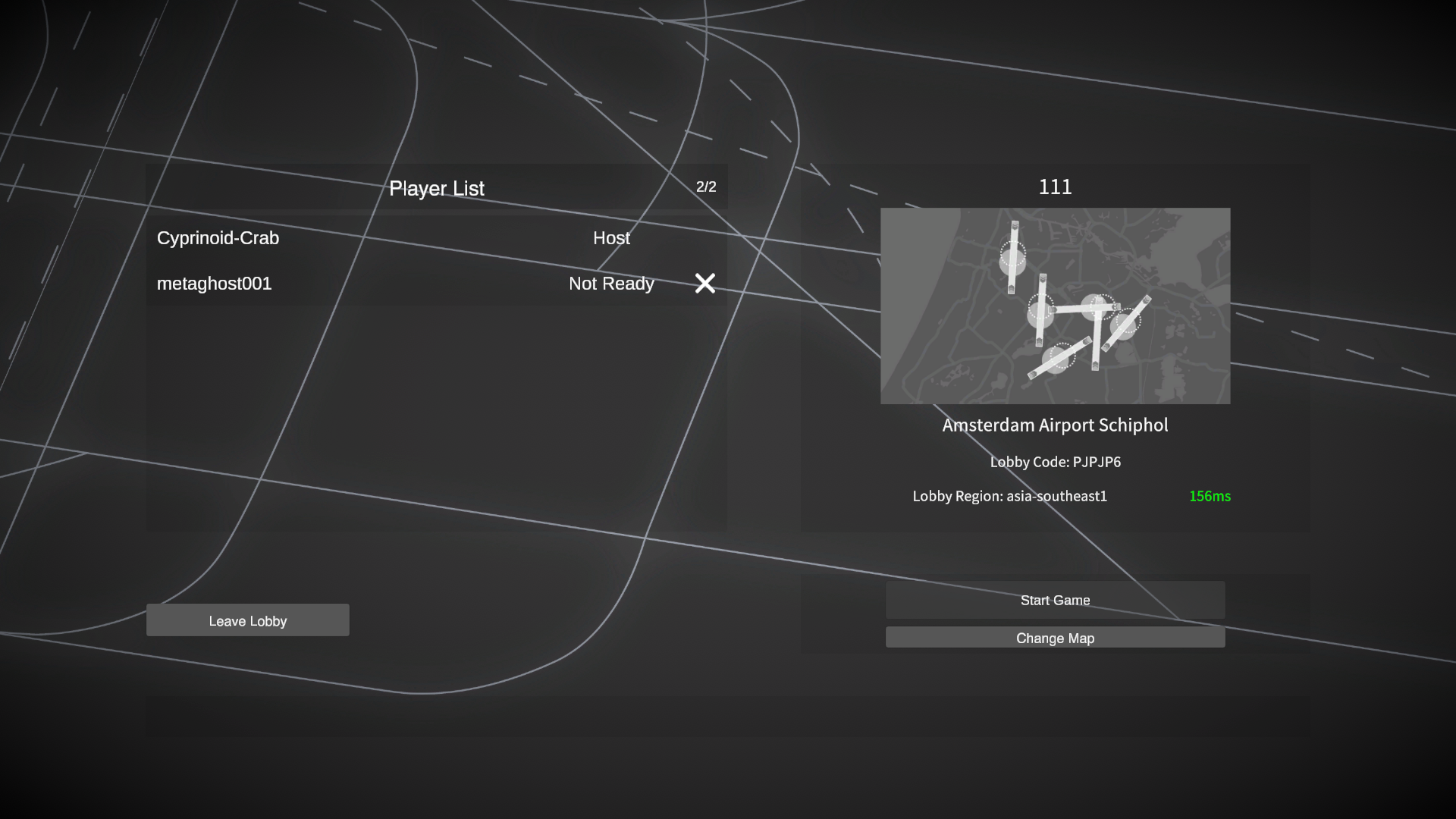Click Leave Lobby to exit
Viewport: 1456px width, 819px height.
[x=248, y=620]
